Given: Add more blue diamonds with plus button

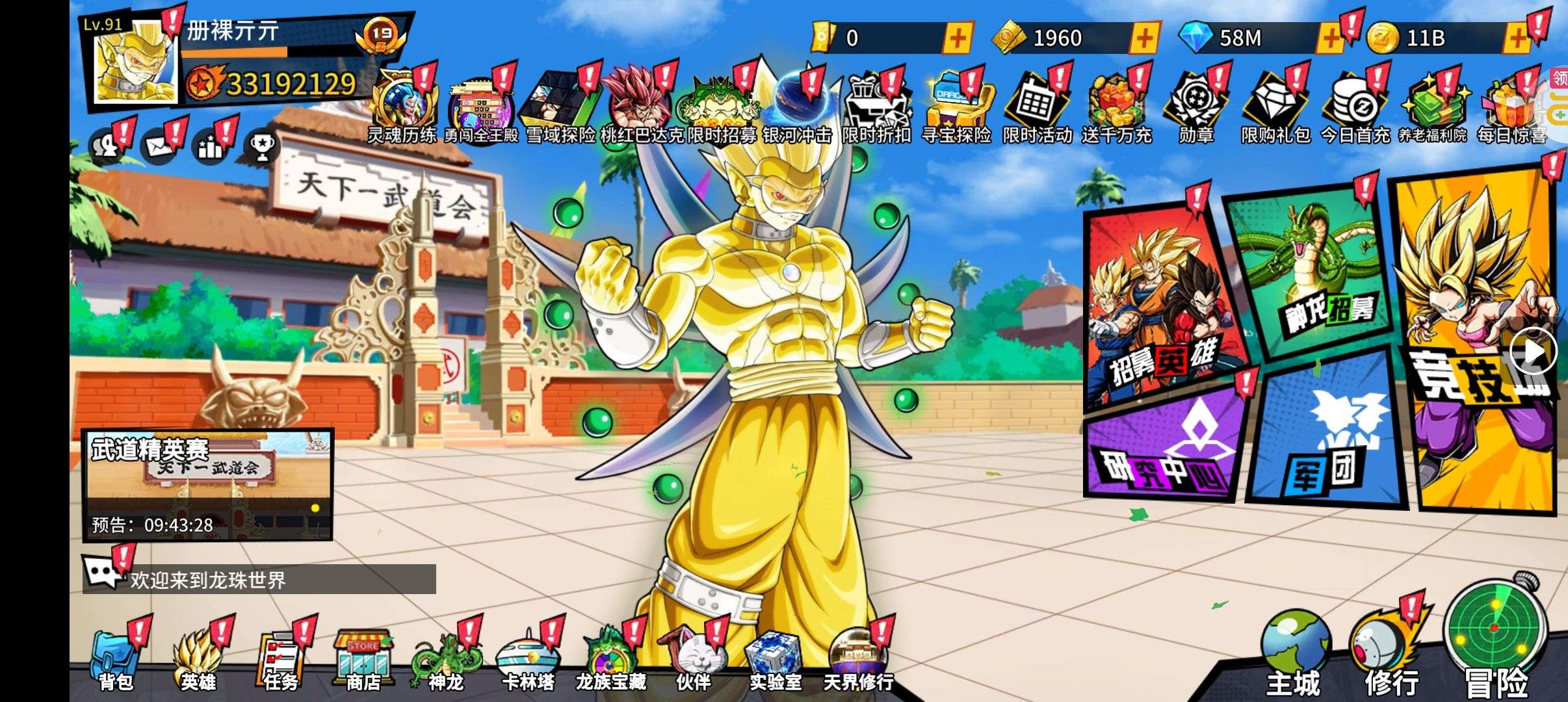Looking at the screenshot, I should [x=1329, y=38].
